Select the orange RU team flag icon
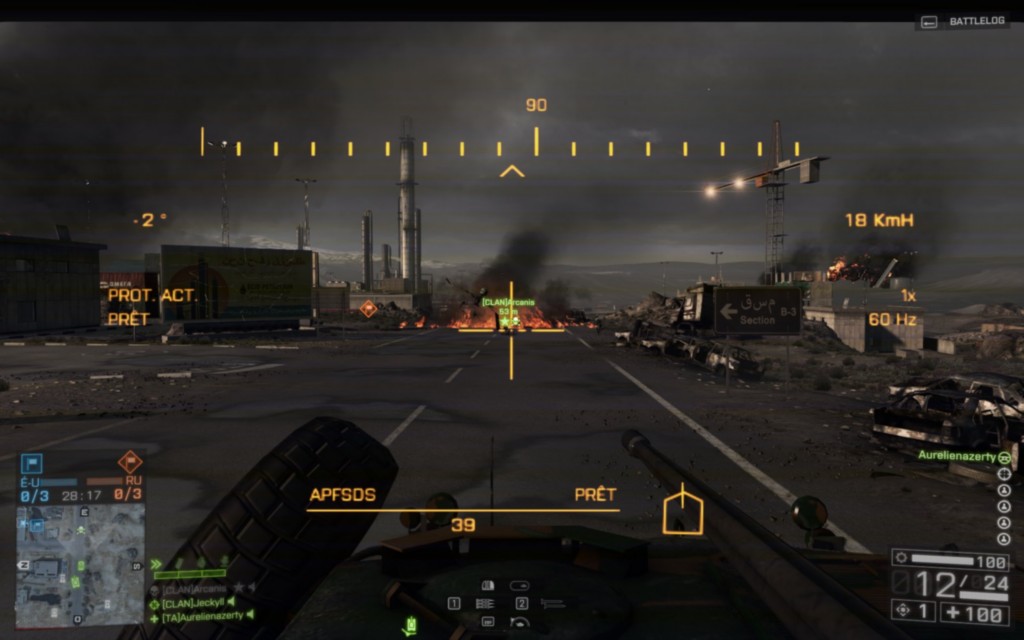Image resolution: width=1024 pixels, height=640 pixels. coord(130,462)
